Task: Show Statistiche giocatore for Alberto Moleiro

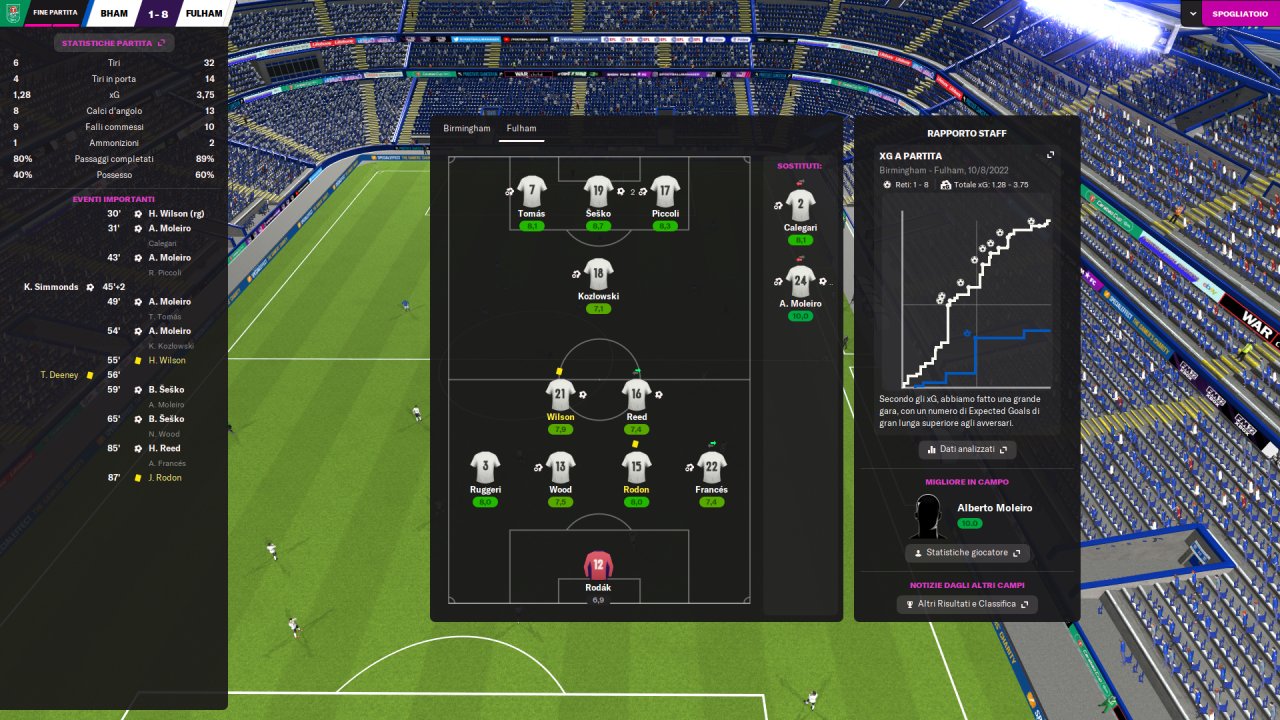Action: pos(967,553)
